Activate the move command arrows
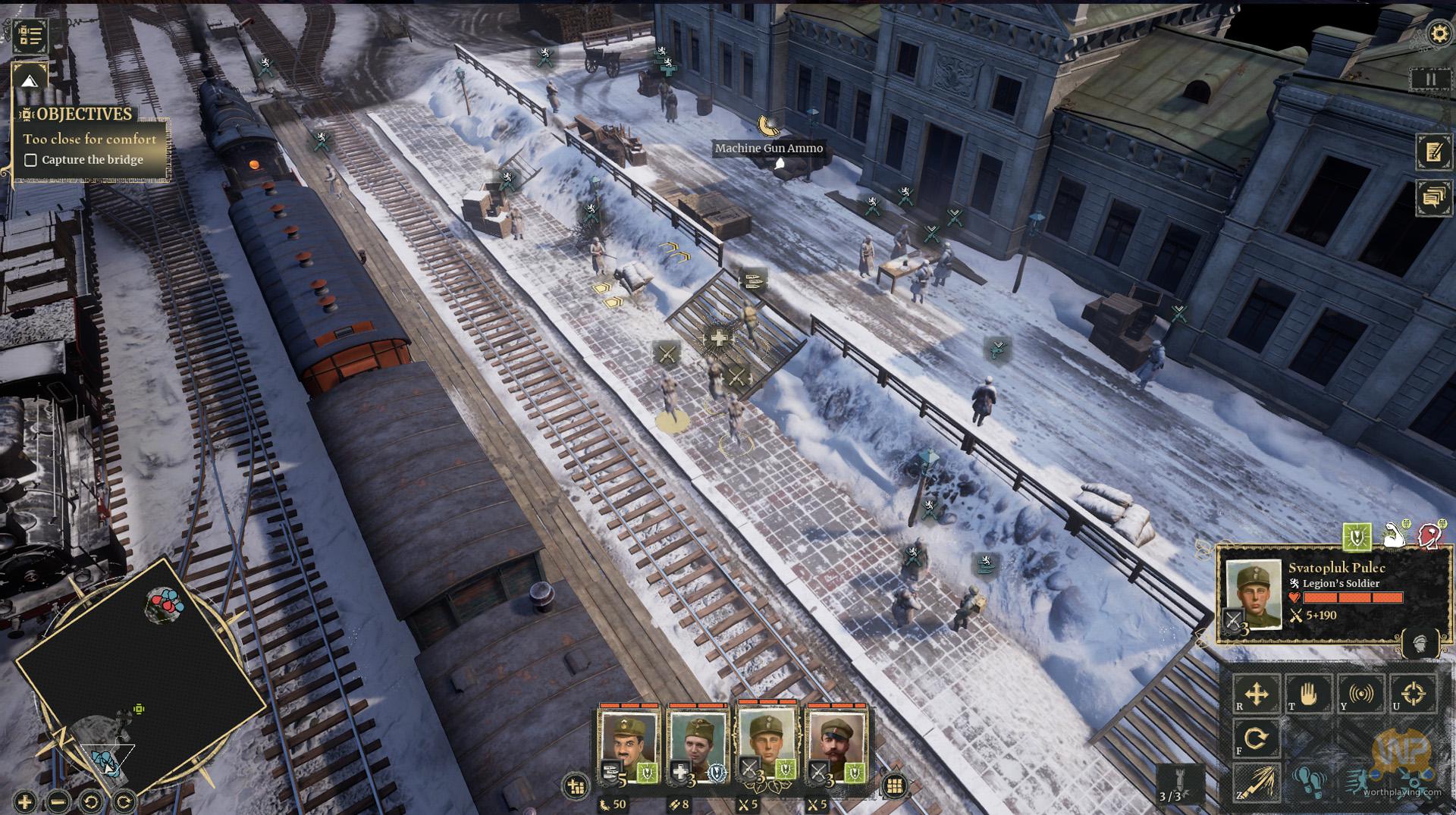Screen dimensions: 1456x815 pos(1257,694)
